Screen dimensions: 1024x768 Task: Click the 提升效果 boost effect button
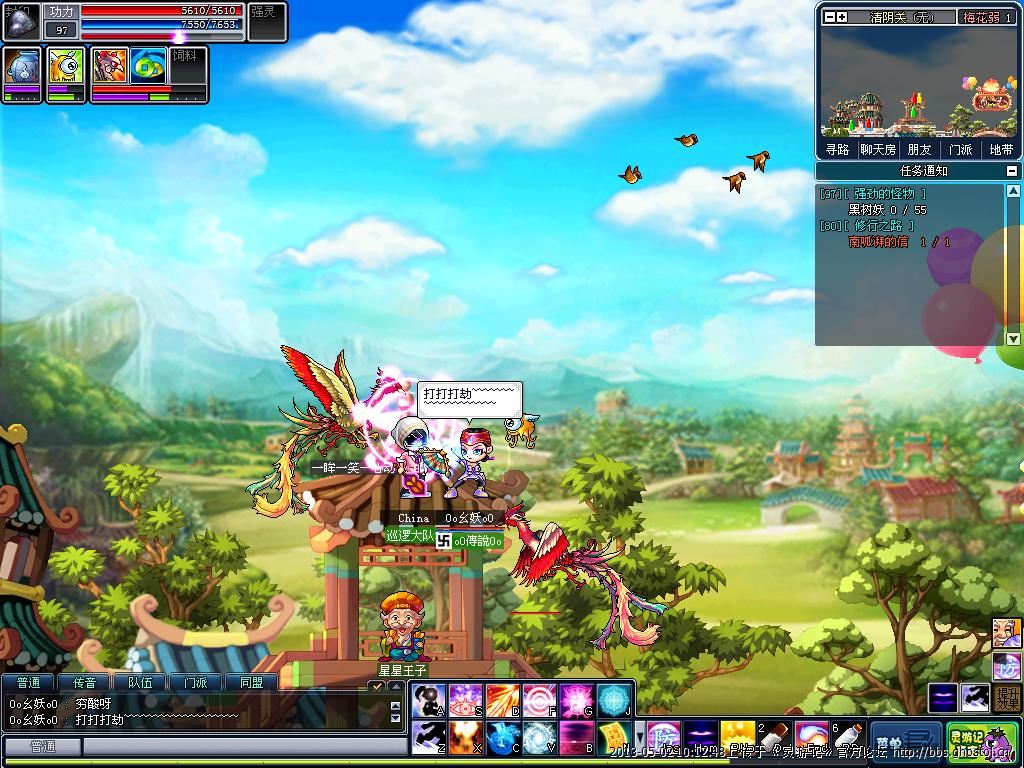point(1007,698)
